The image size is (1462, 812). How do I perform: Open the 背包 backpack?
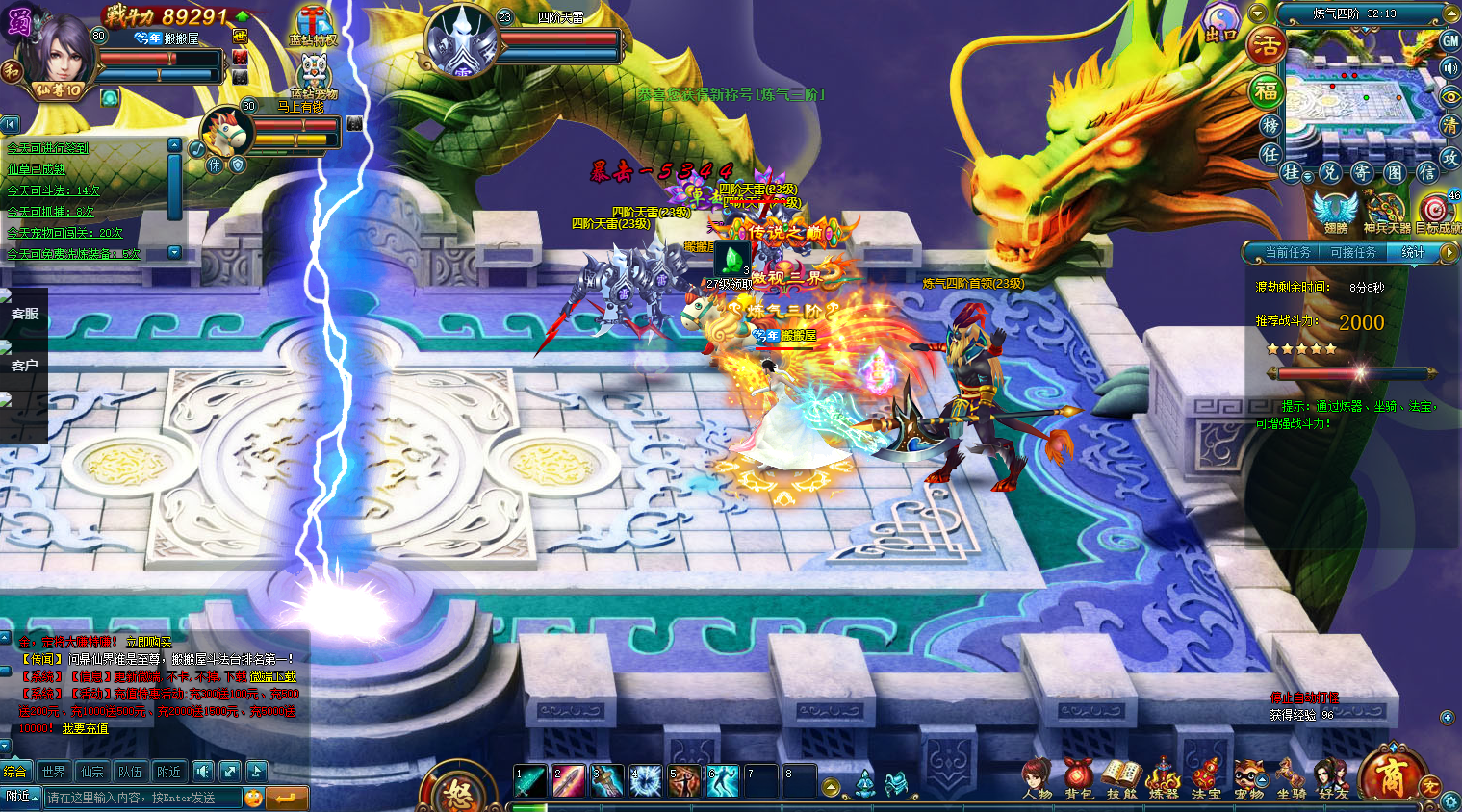click(1079, 777)
